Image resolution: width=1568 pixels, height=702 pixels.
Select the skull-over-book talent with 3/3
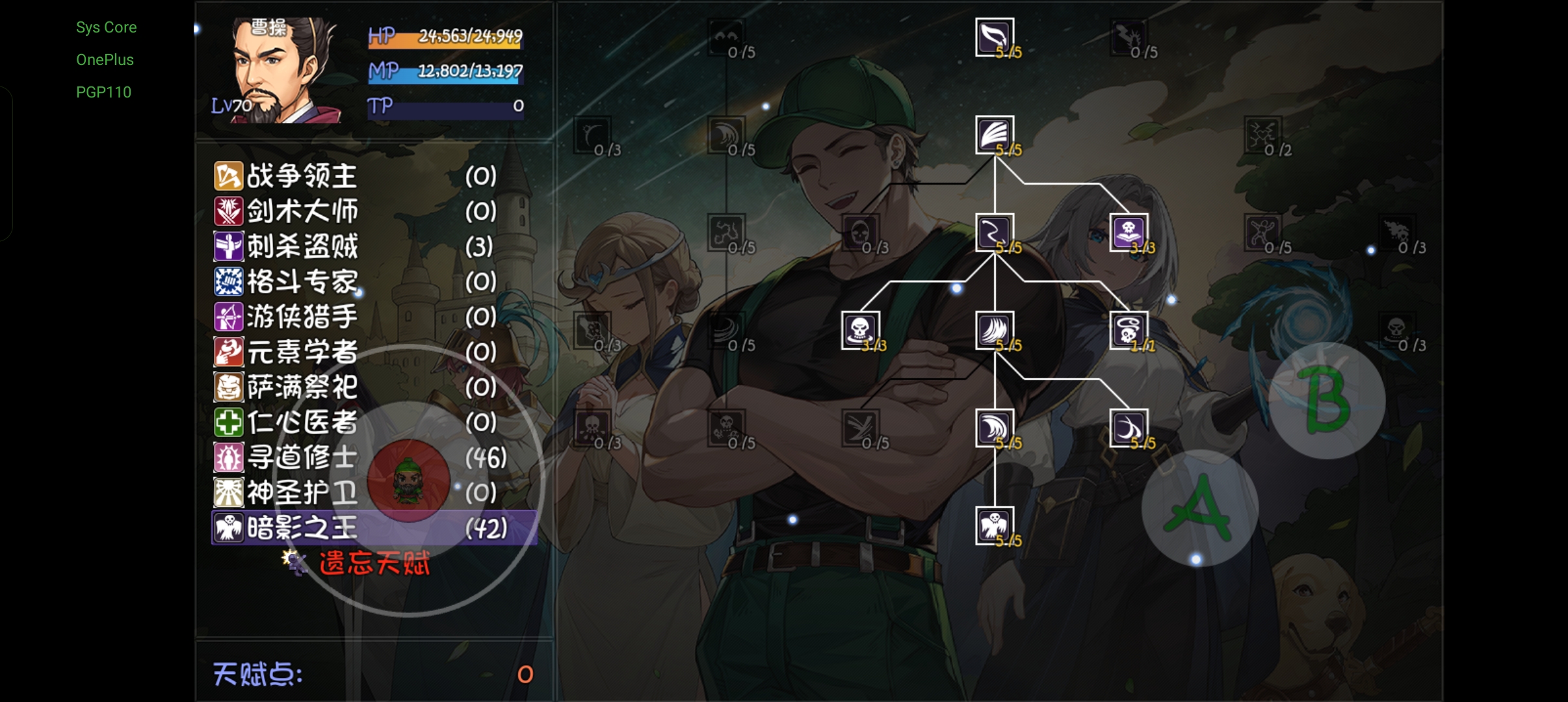pos(1129,232)
